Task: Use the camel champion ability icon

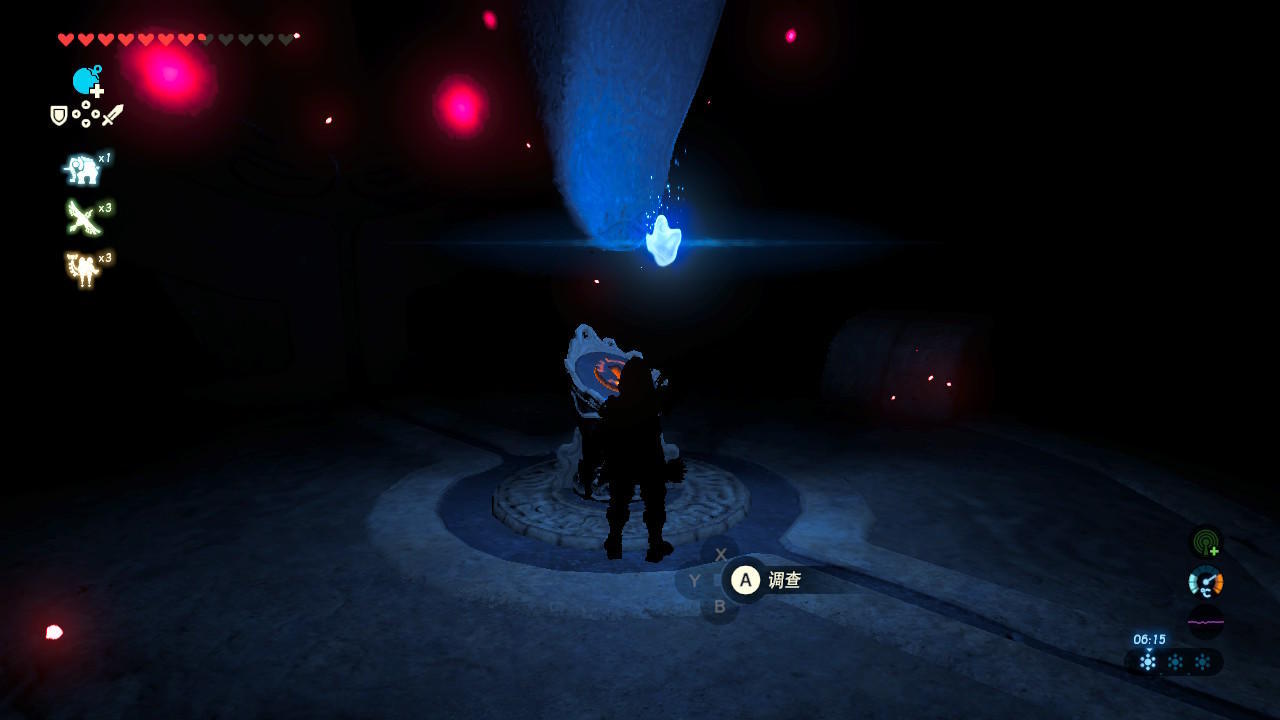Action: click(82, 268)
